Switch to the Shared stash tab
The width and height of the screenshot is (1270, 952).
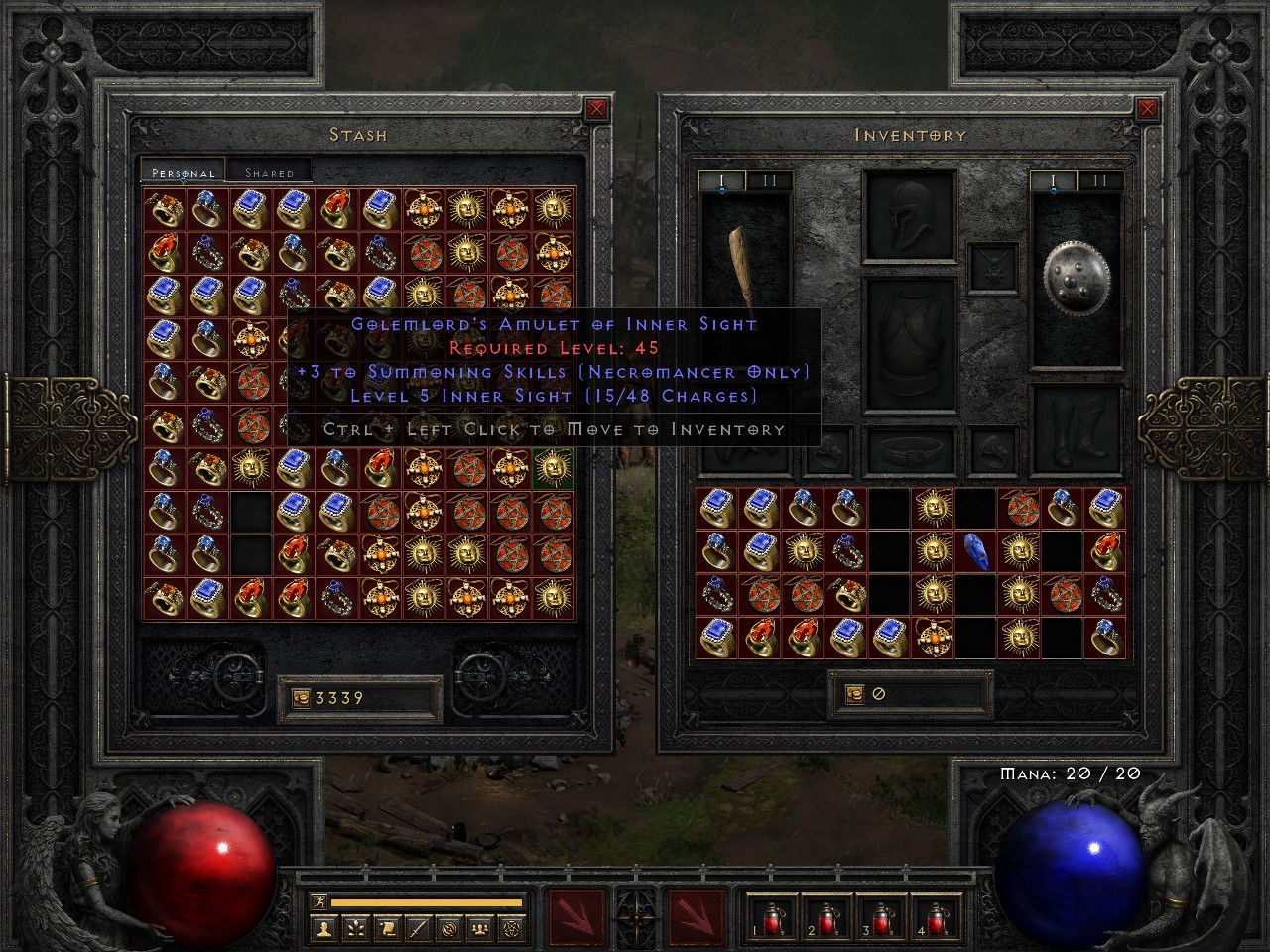pos(268,172)
